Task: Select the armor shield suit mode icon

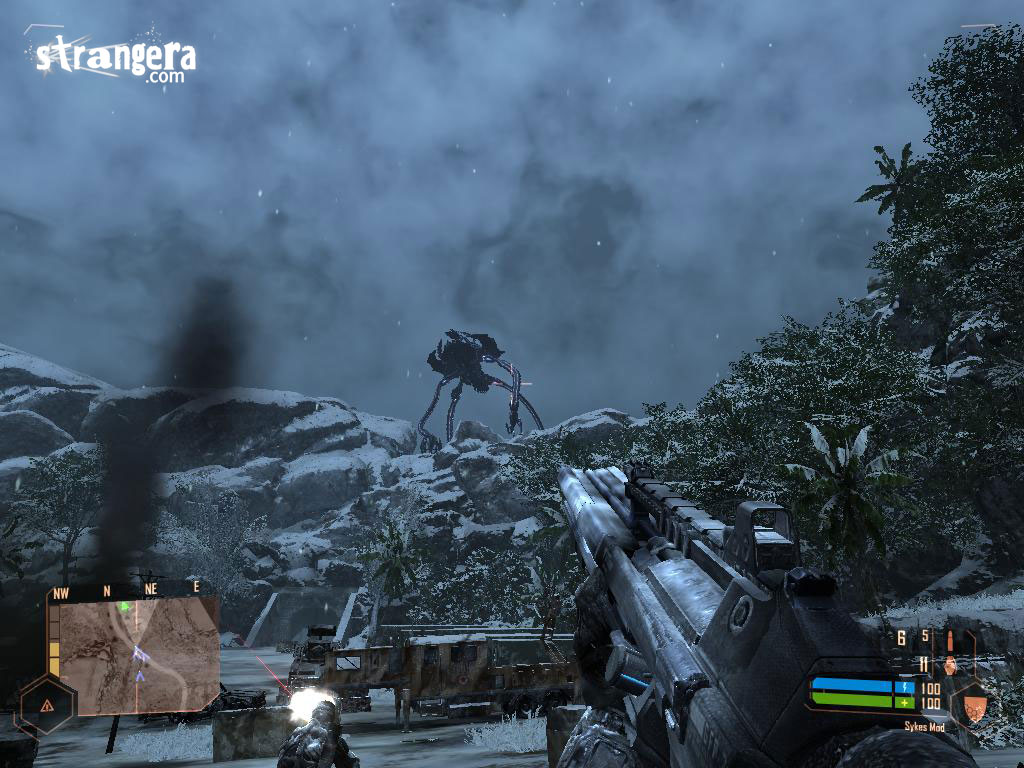Action: click(974, 706)
